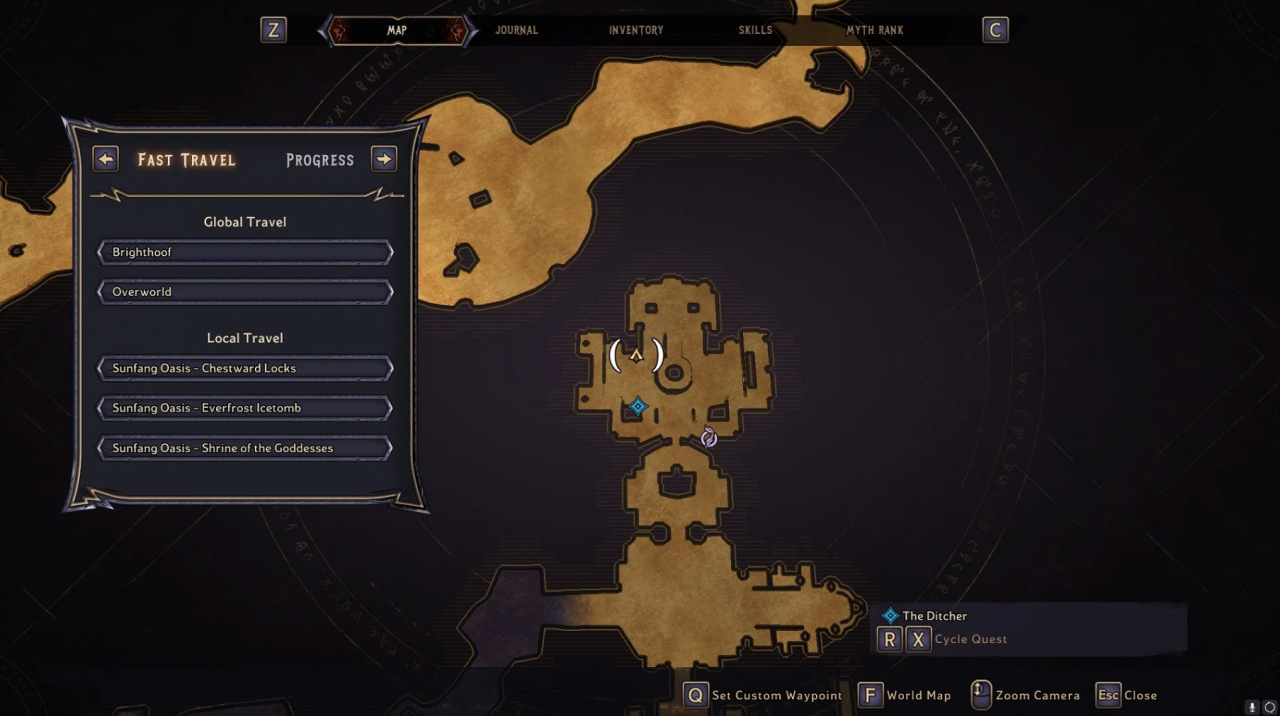Click the purple swirl marker on the map
This screenshot has height=716, width=1280.
pyautogui.click(x=709, y=438)
